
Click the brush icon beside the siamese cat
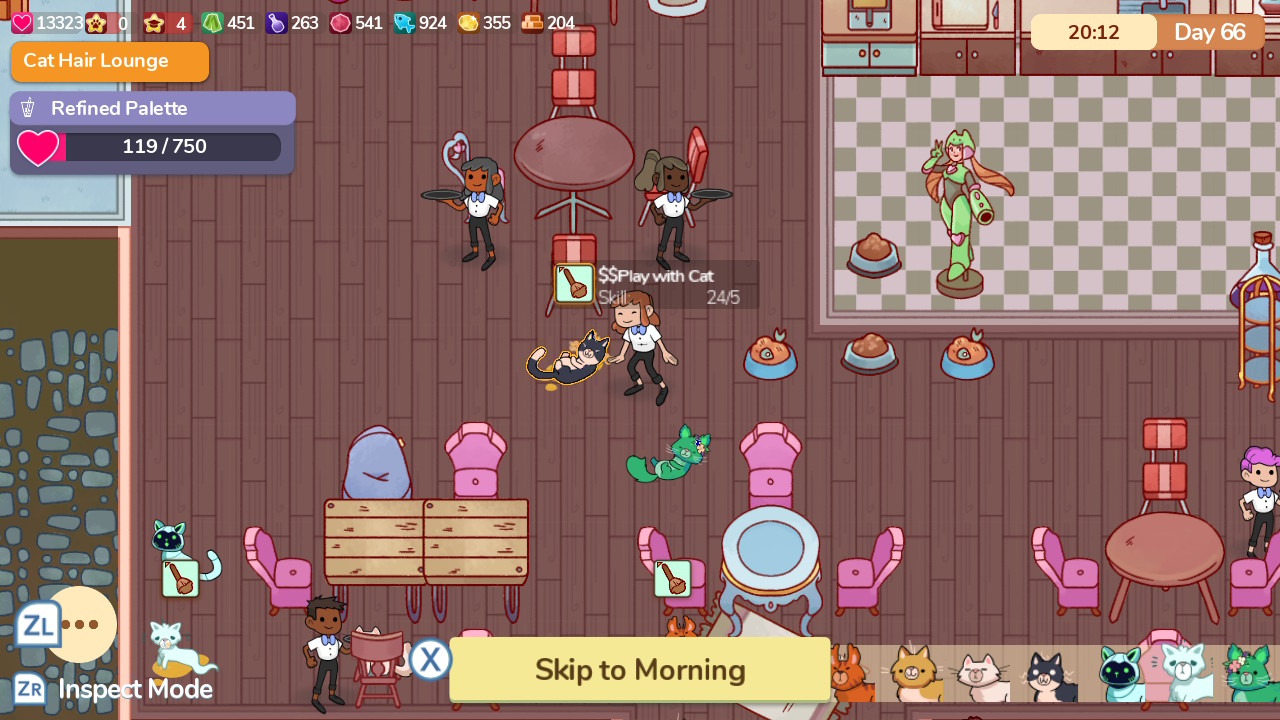point(180,578)
